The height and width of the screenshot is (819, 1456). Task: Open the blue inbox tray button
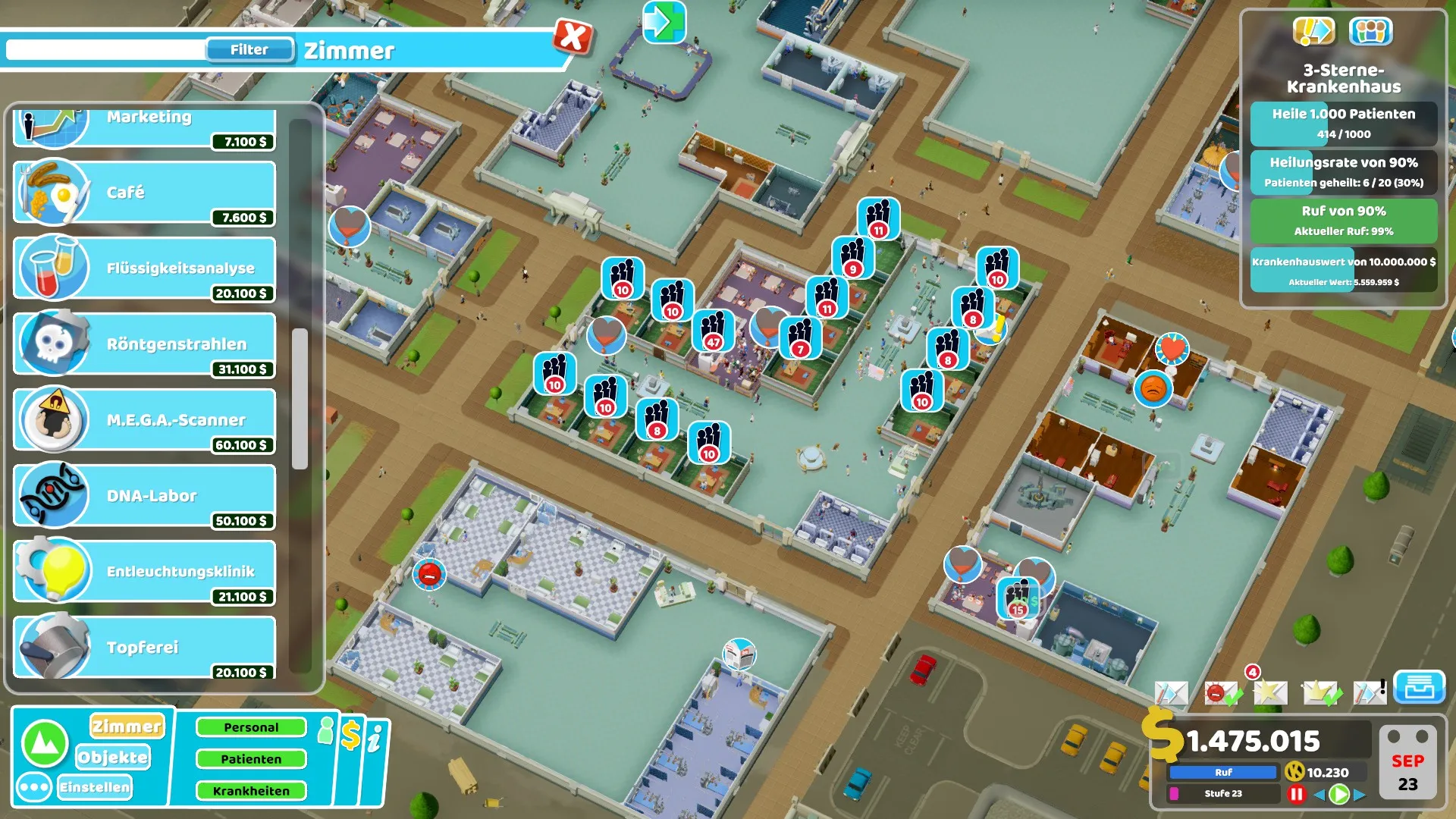(1419, 688)
